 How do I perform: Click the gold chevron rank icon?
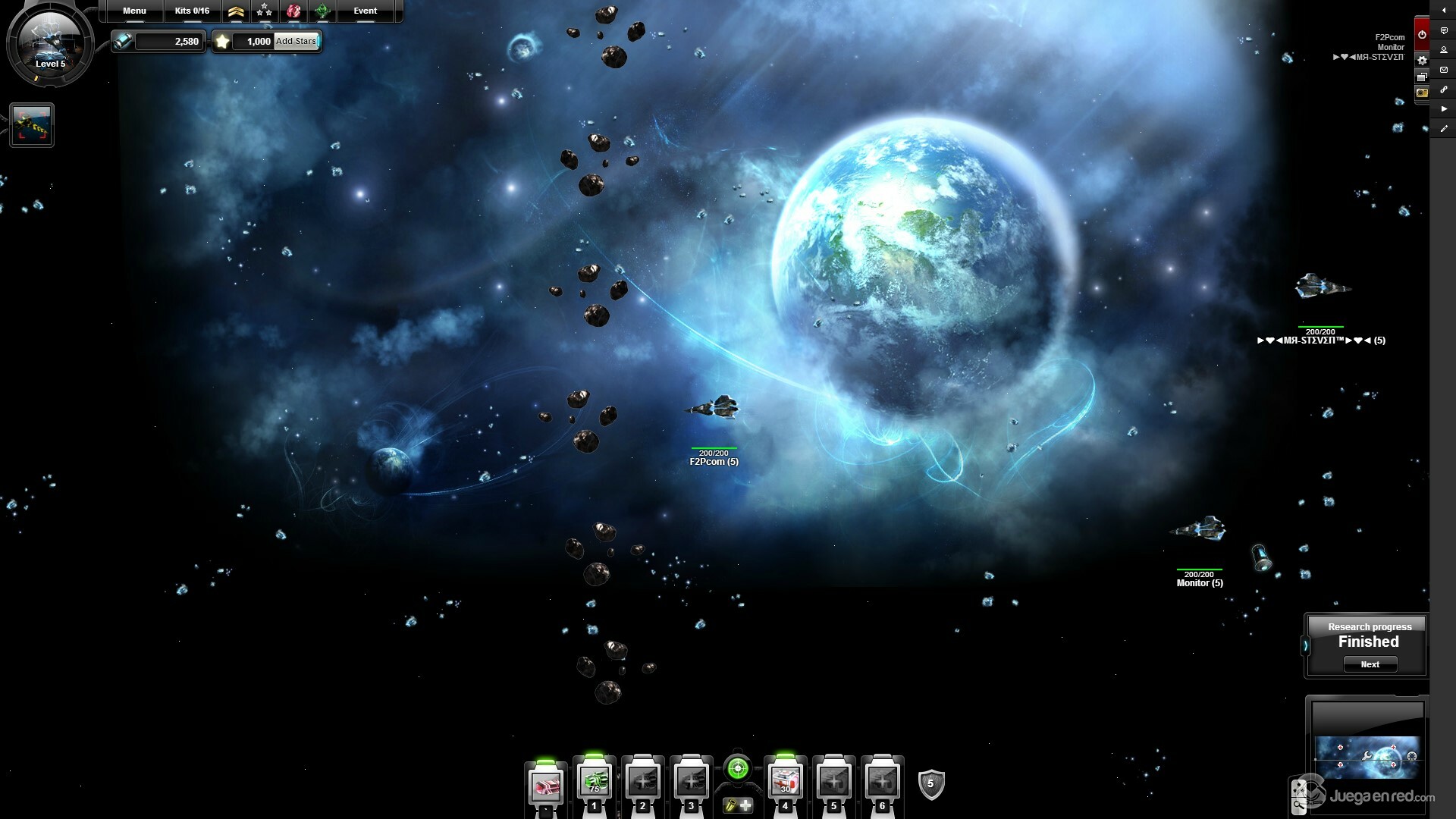(236, 11)
